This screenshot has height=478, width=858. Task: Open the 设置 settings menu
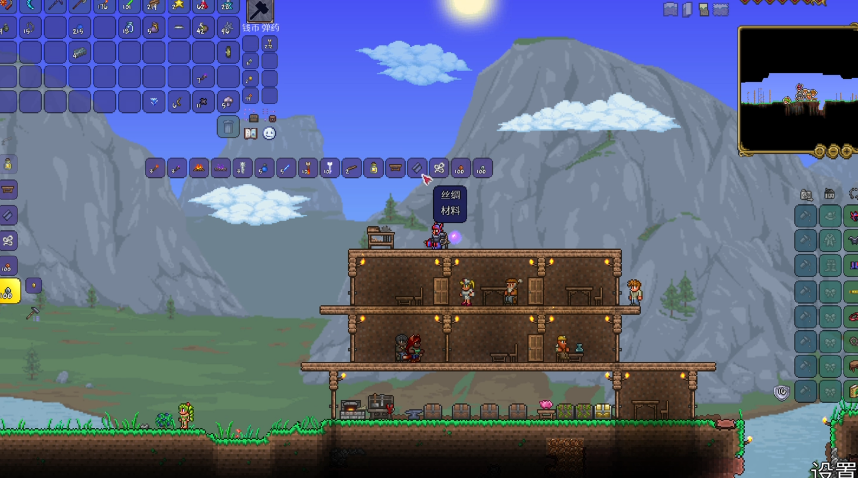pos(833,468)
